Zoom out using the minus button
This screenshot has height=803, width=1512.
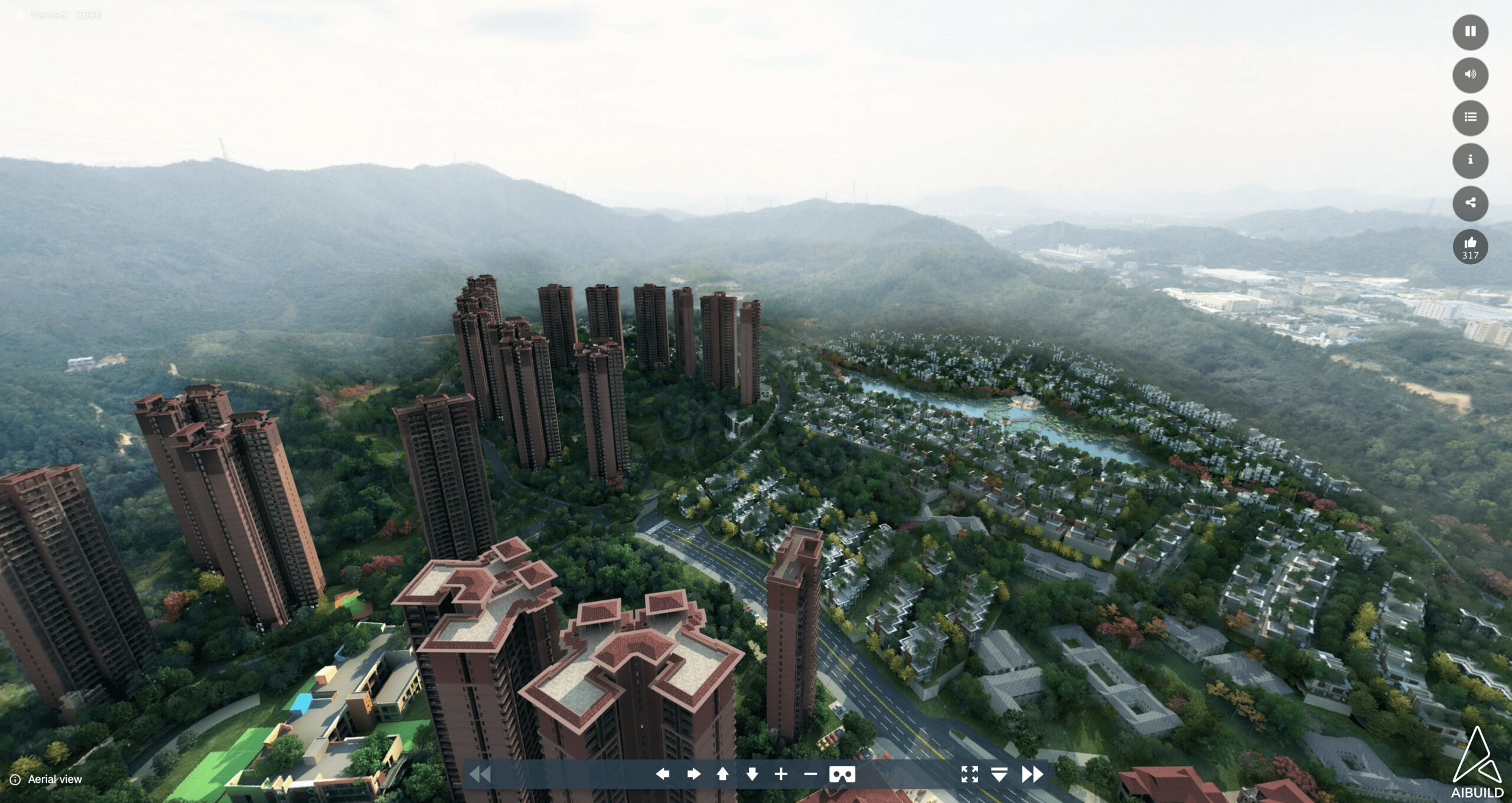pos(810,774)
